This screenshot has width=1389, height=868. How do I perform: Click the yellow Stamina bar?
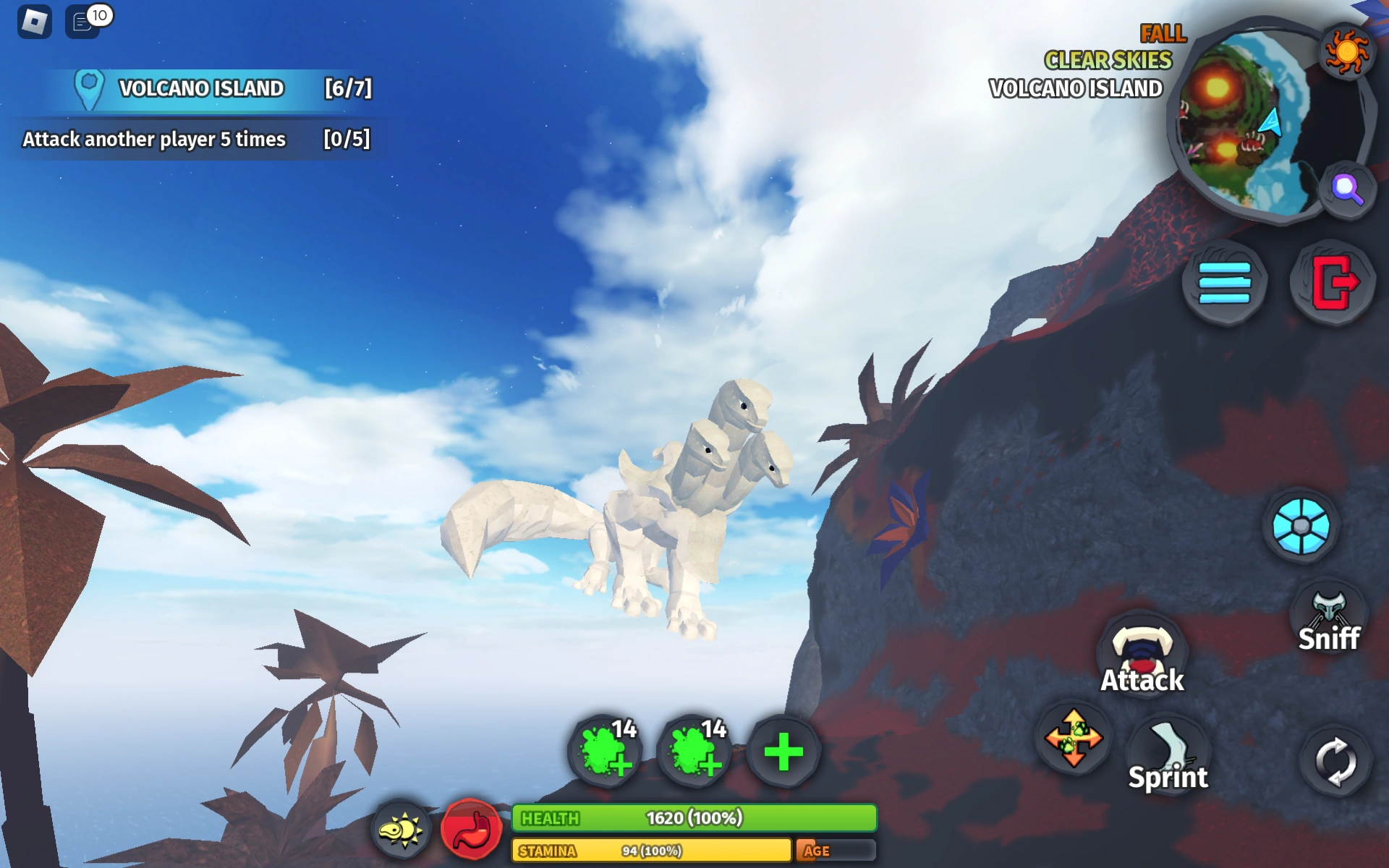pyautogui.click(x=651, y=851)
